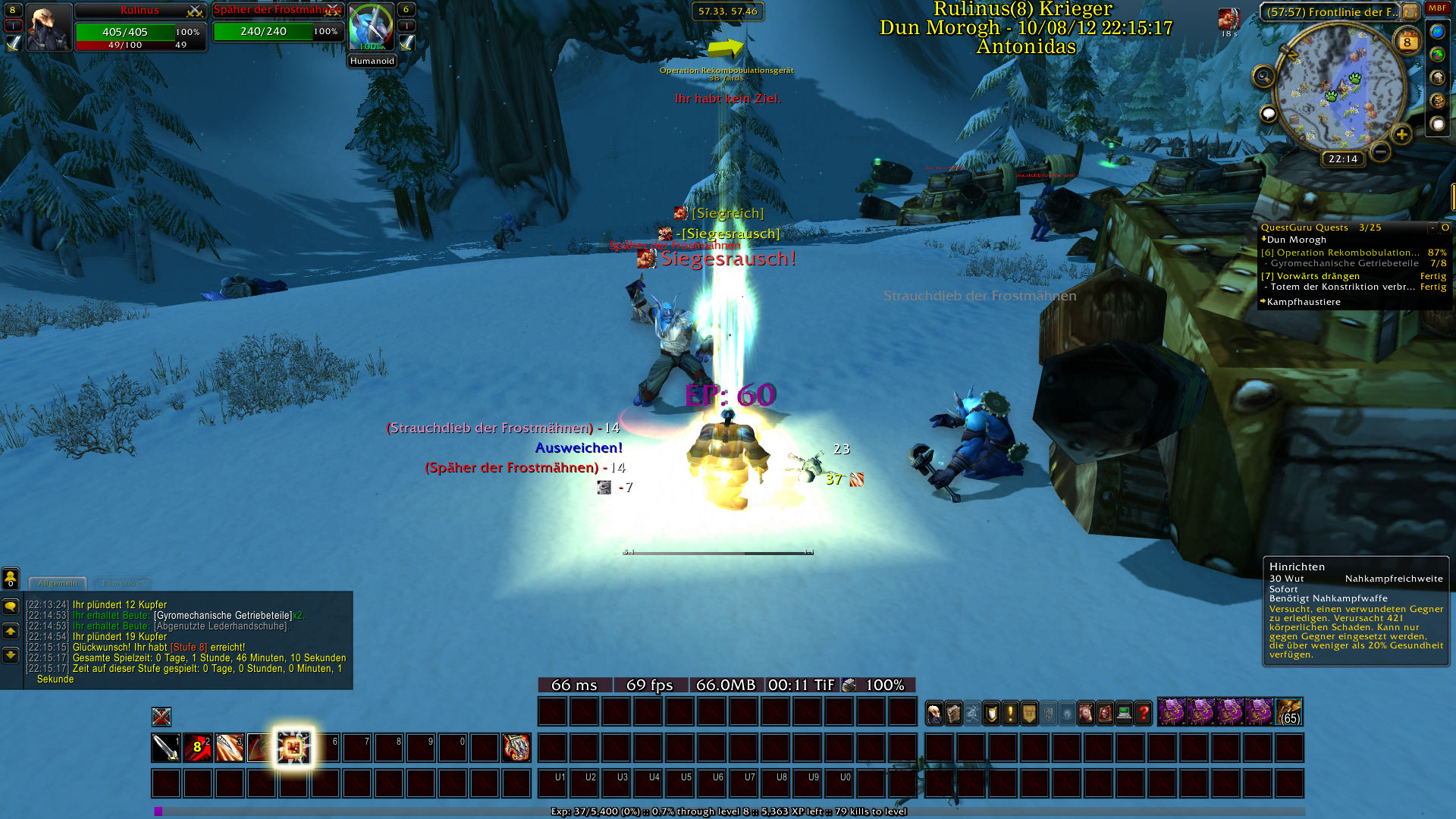Click the MBF addon button

click(x=1437, y=8)
